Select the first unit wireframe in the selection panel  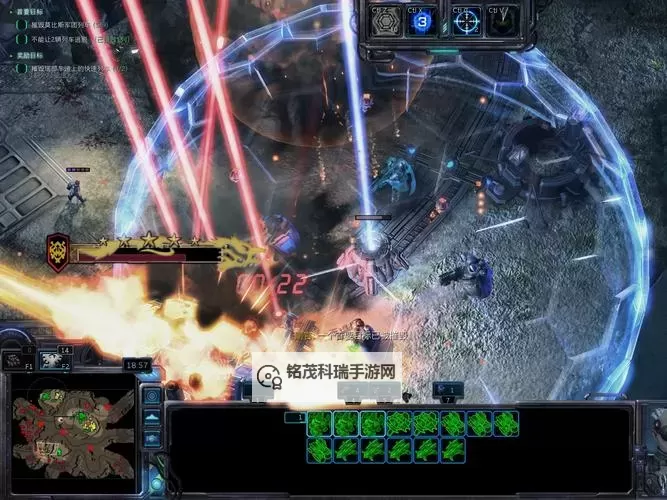click(319, 424)
